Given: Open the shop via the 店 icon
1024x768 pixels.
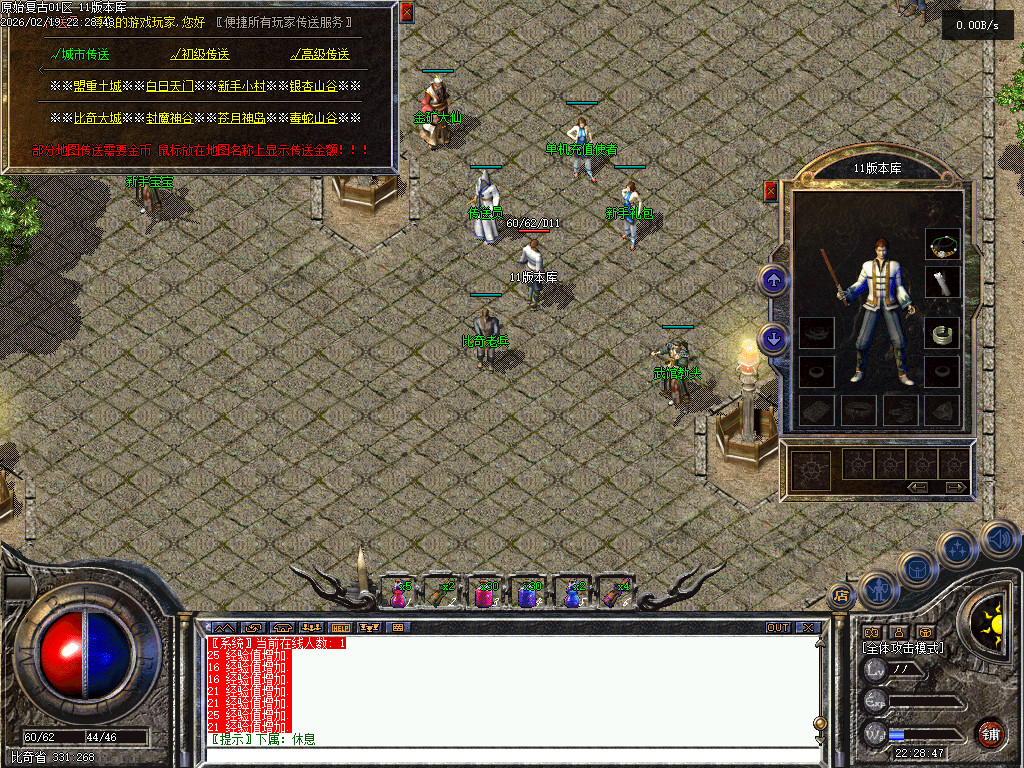Looking at the screenshot, I should click(841, 595).
